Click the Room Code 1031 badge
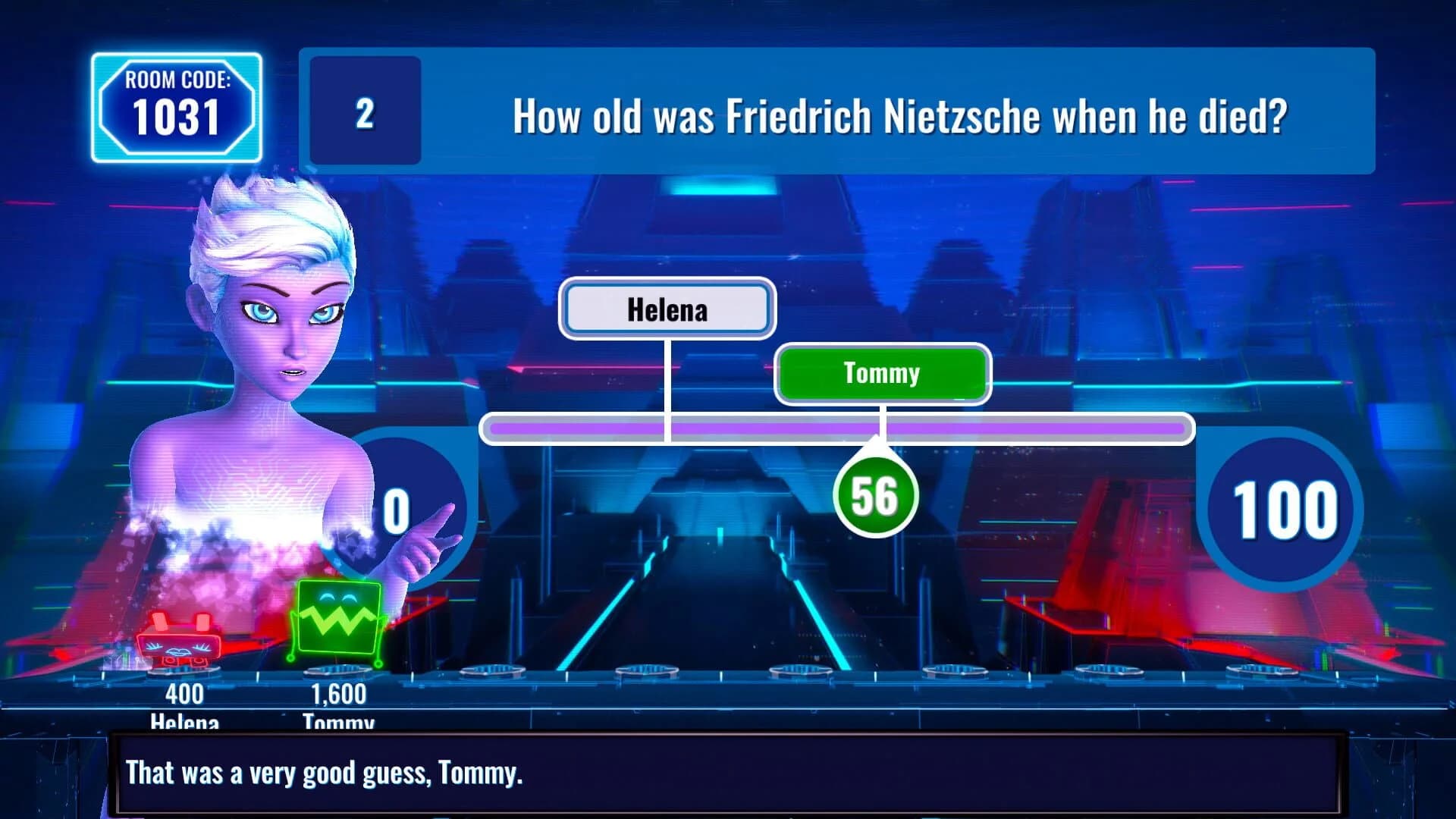 (x=177, y=106)
